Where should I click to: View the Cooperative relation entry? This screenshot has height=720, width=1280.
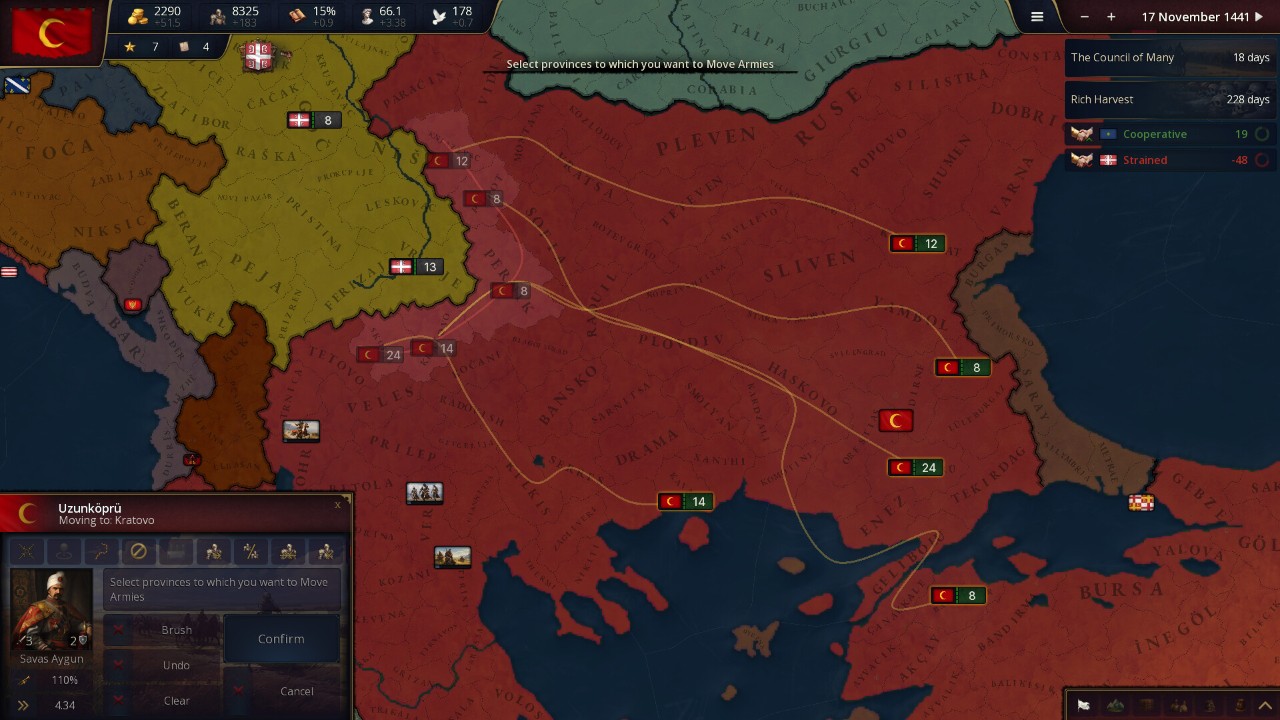(1169, 134)
